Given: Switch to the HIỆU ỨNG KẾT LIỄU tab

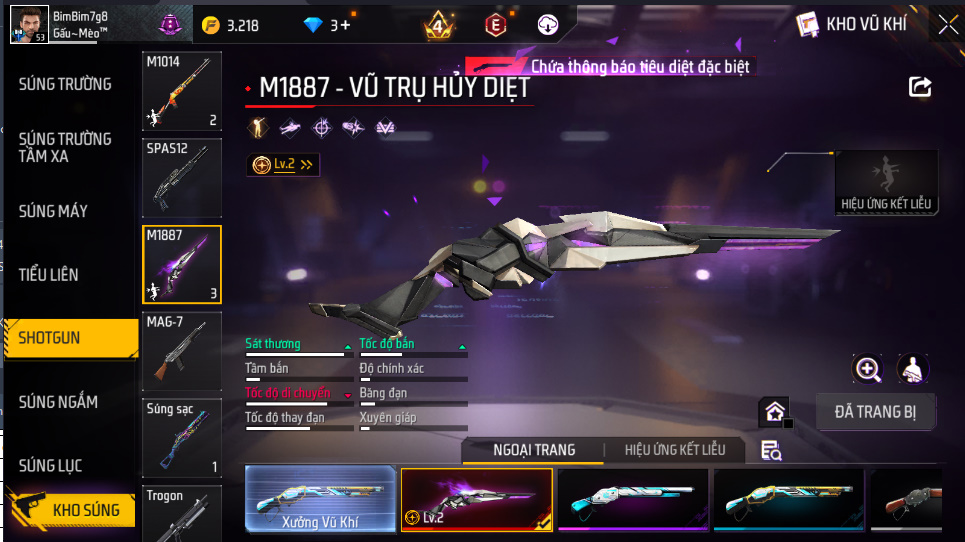Looking at the screenshot, I should click(674, 450).
